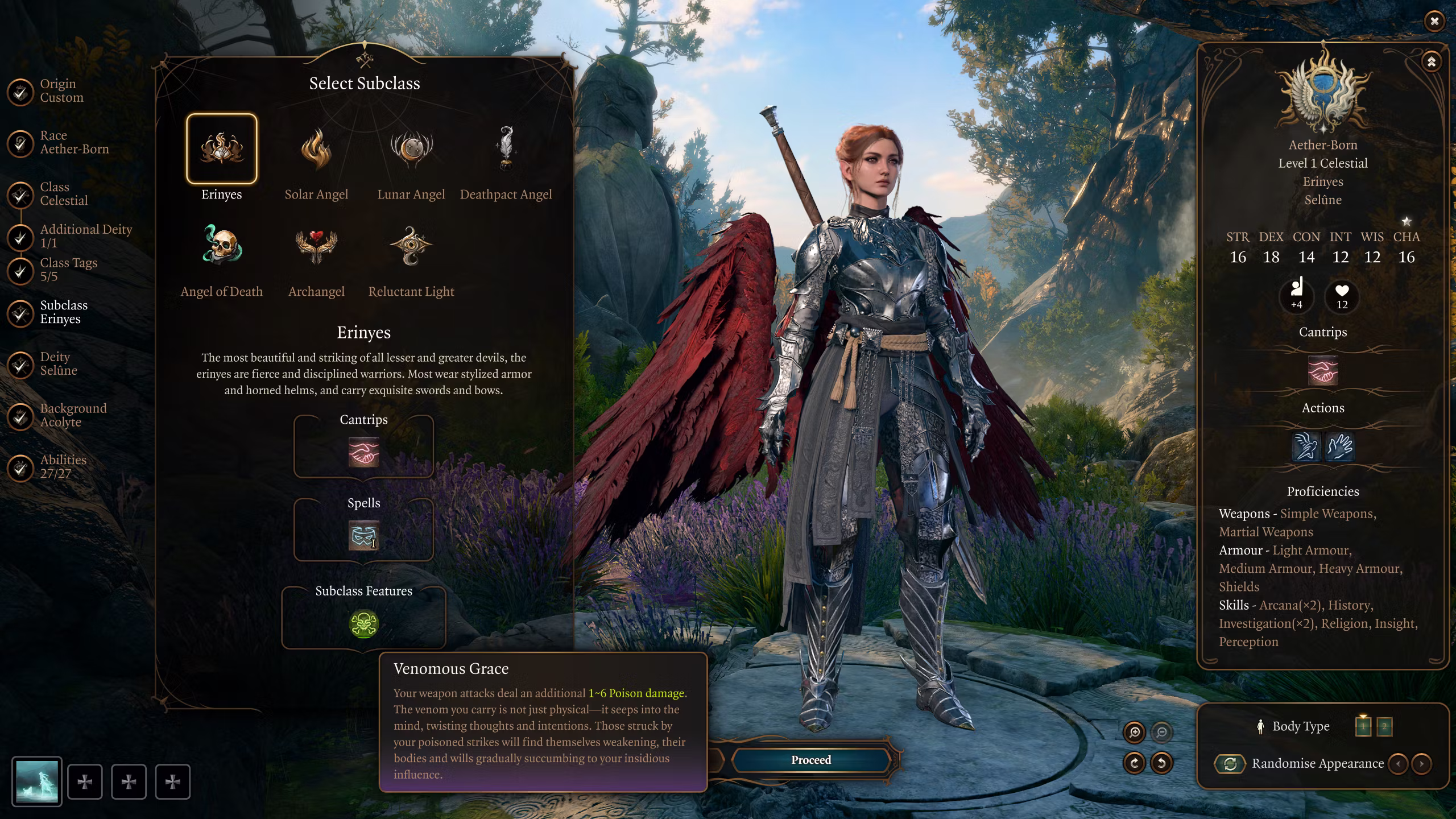This screenshot has height=819, width=1456.
Task: Zoom in on the character
Action: [x=1135, y=733]
